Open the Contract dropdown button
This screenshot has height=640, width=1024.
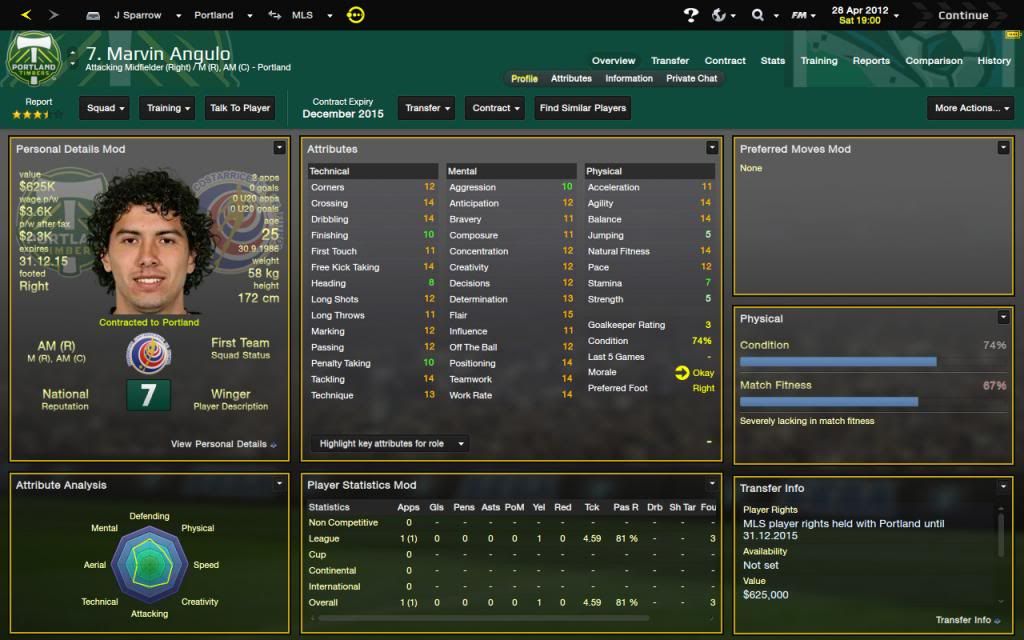(x=496, y=108)
